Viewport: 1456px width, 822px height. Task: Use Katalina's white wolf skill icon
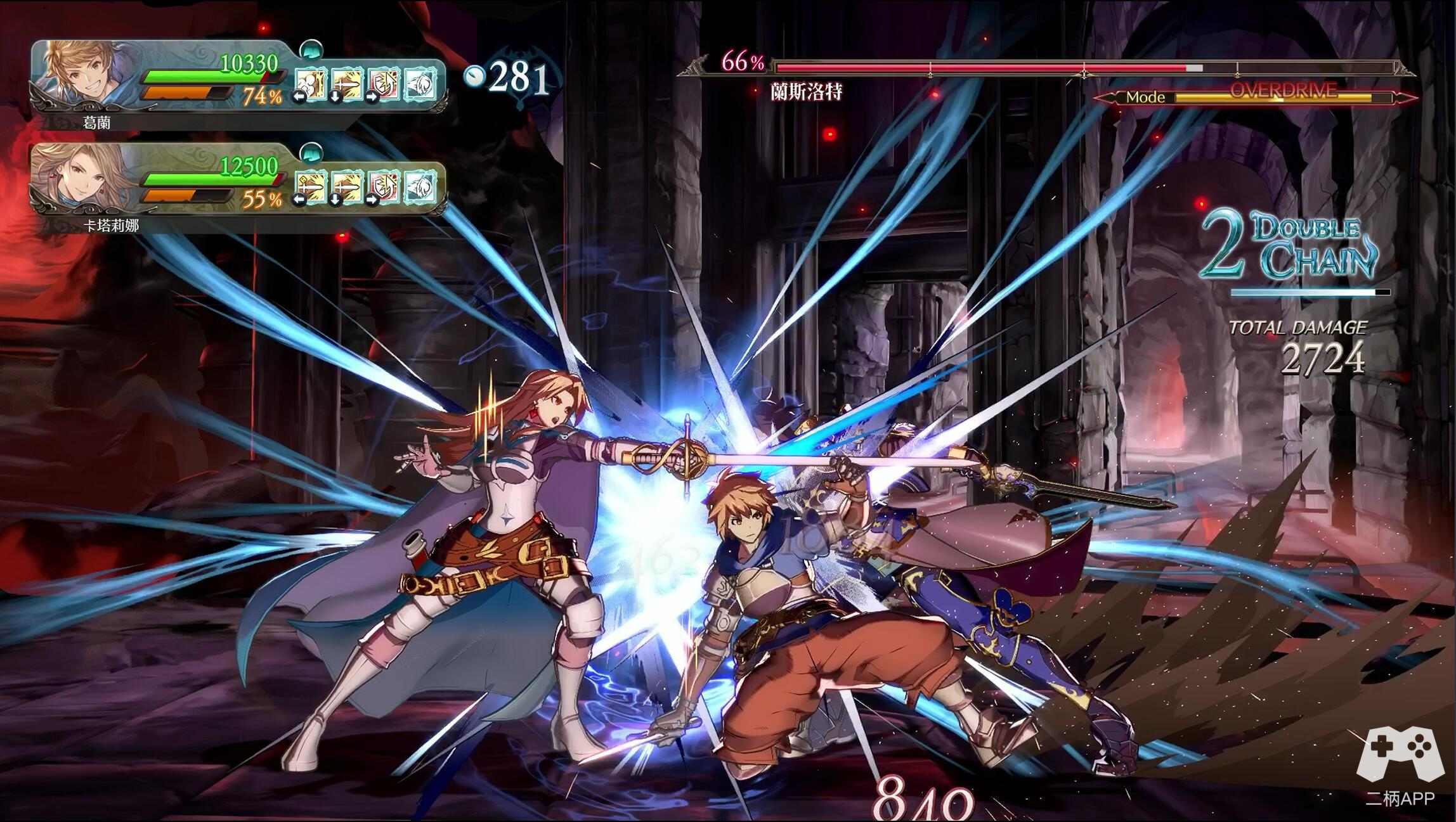pyautogui.click(x=420, y=187)
